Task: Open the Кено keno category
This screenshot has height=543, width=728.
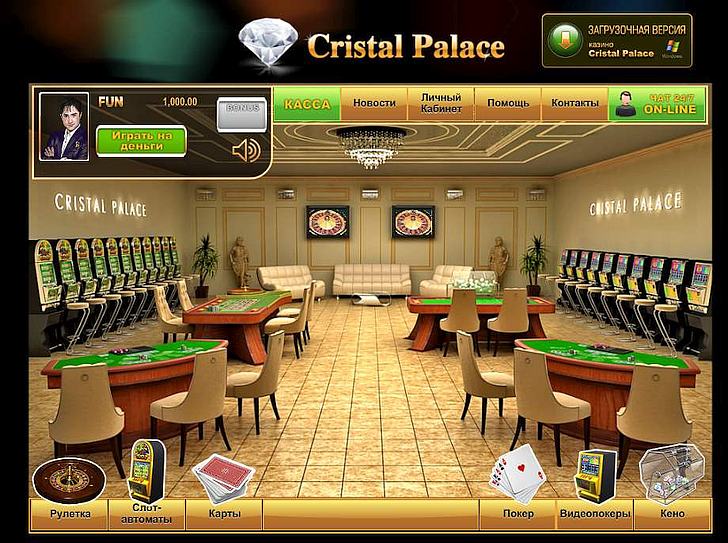Action: (x=672, y=514)
